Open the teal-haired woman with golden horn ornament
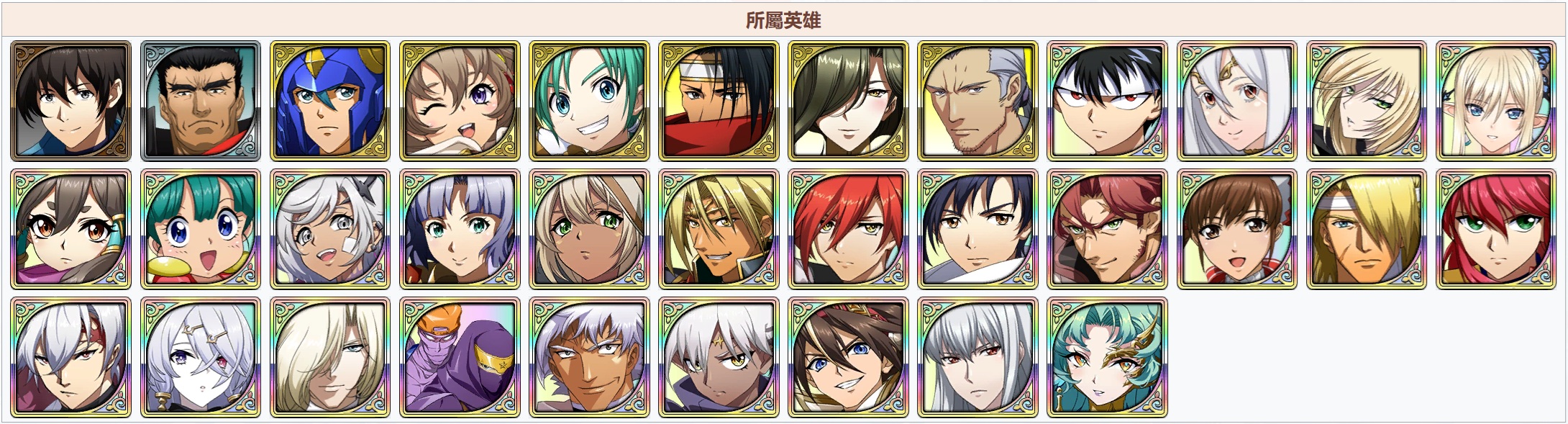This screenshot has height=424, width=1568. [1107, 357]
